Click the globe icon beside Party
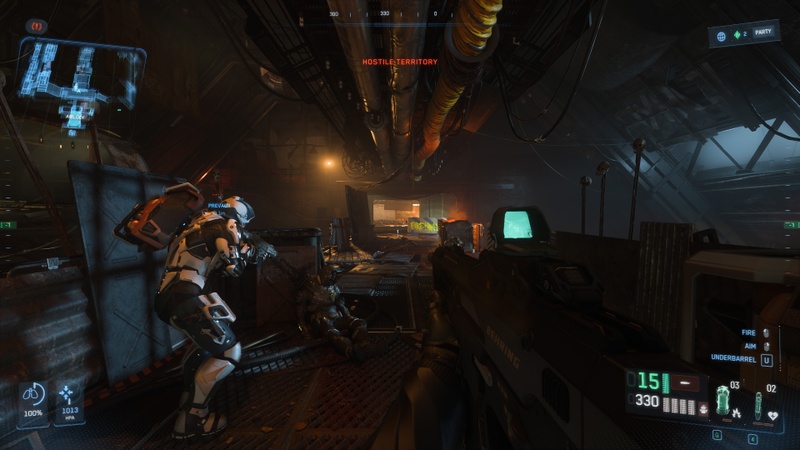The image size is (800, 450). click(x=720, y=36)
